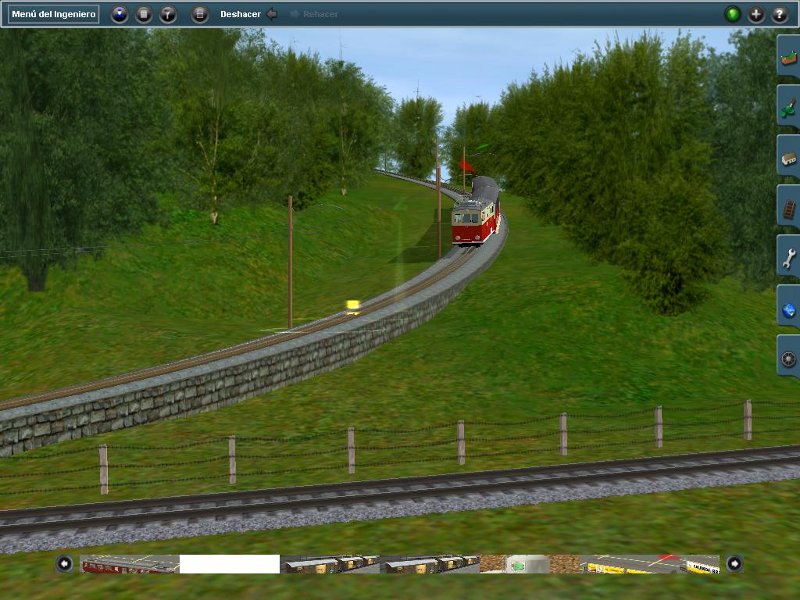This screenshot has width=800, height=600.
Task: Open the track laying tools tab
Action: 788,206
